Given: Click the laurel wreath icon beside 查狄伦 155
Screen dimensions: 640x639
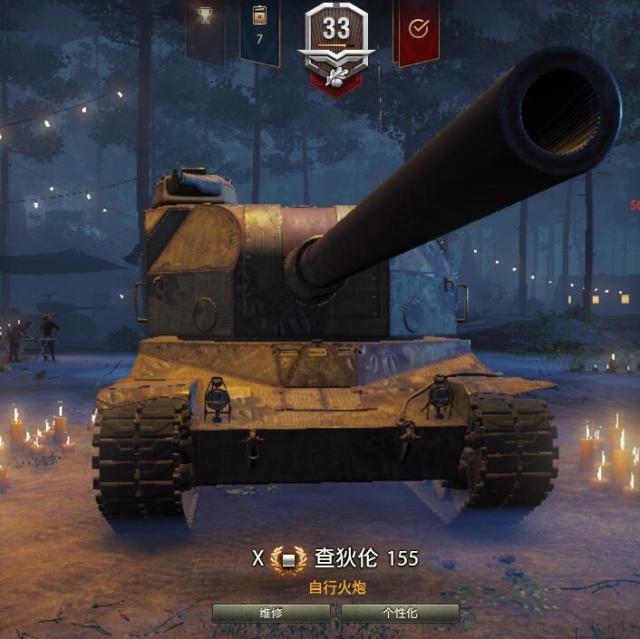Looking at the screenshot, I should [289, 559].
